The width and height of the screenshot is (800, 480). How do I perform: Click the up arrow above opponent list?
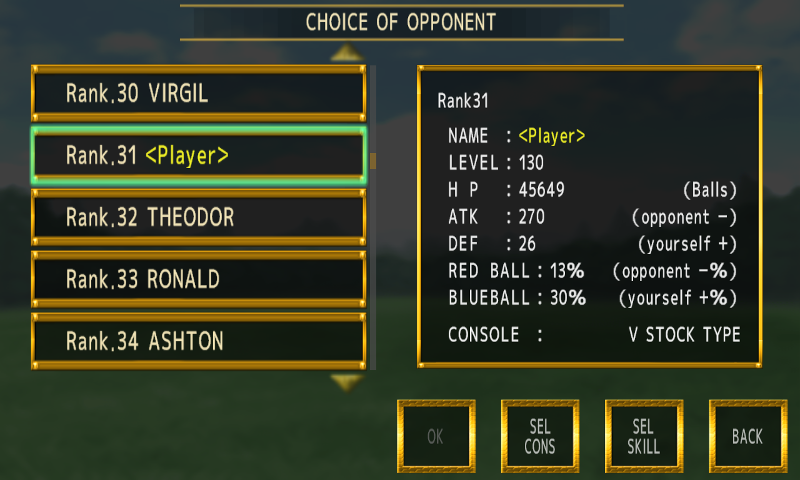[x=346, y=52]
